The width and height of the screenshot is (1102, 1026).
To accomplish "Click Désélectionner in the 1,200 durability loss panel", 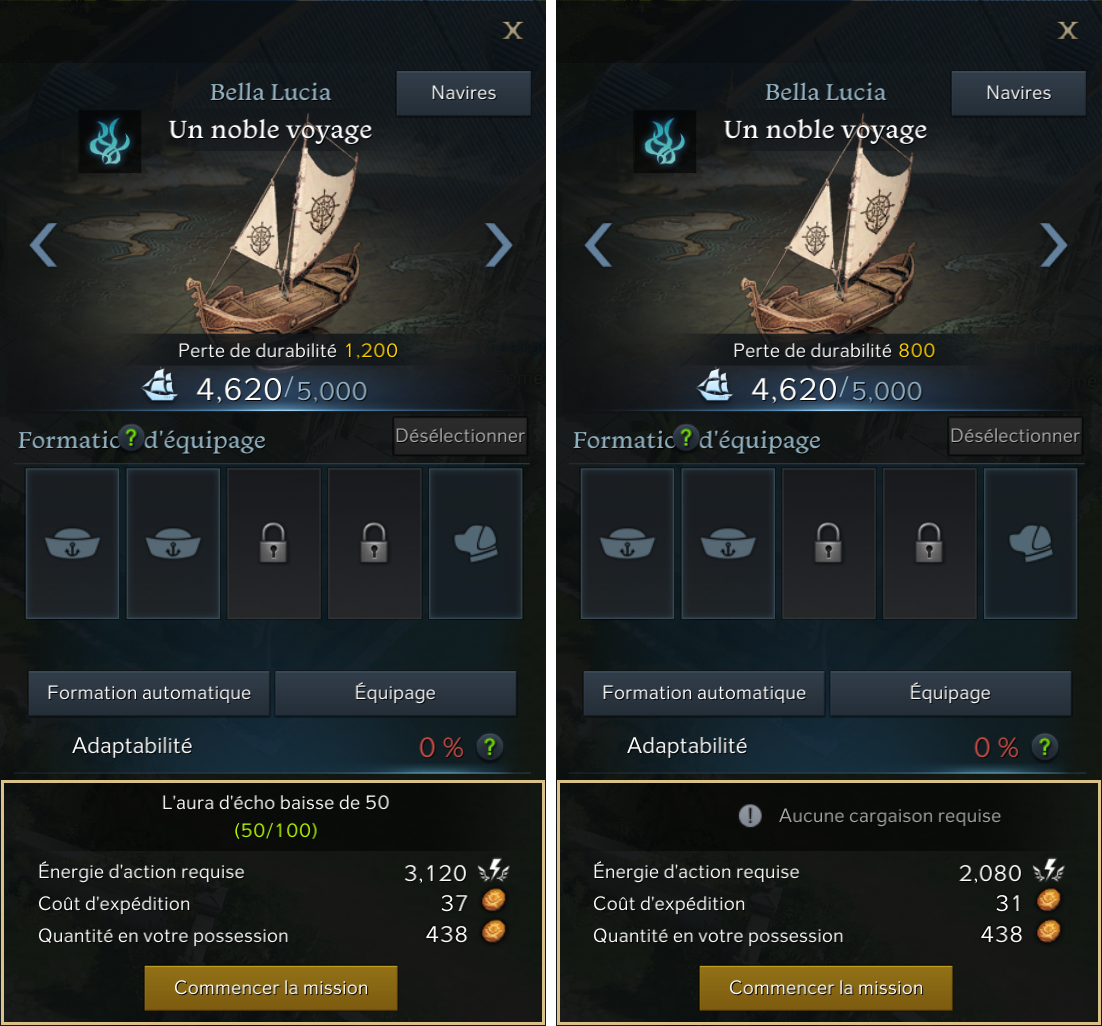I will pos(460,436).
